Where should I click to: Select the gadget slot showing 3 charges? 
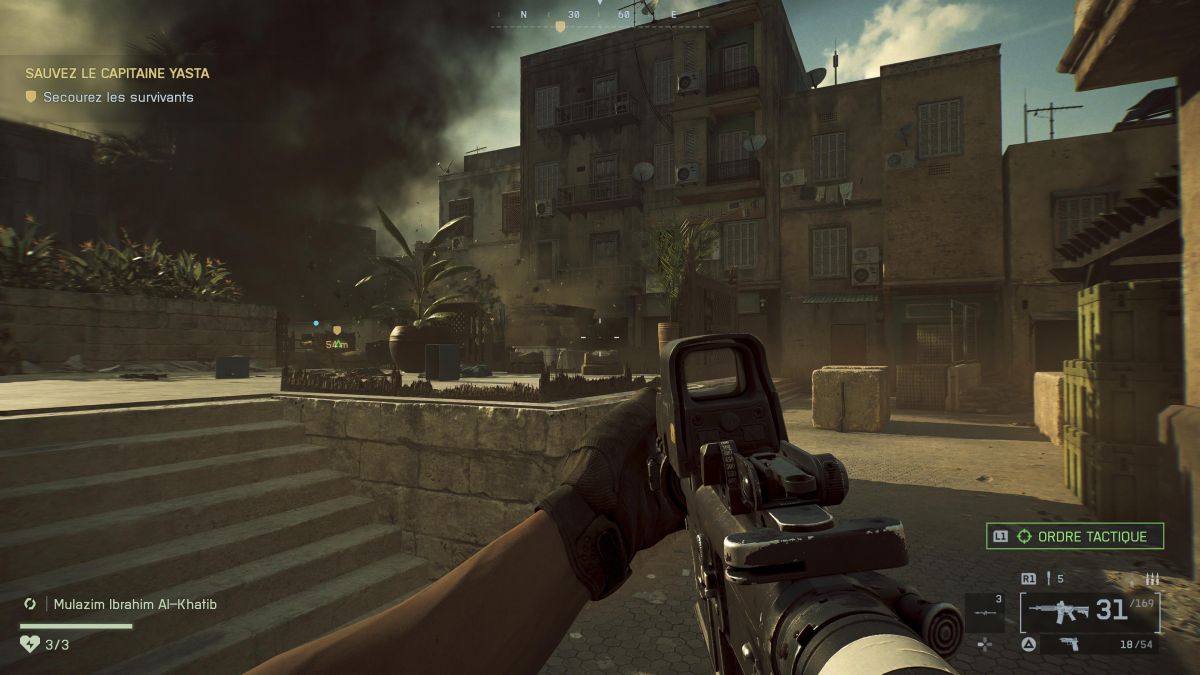(x=984, y=612)
